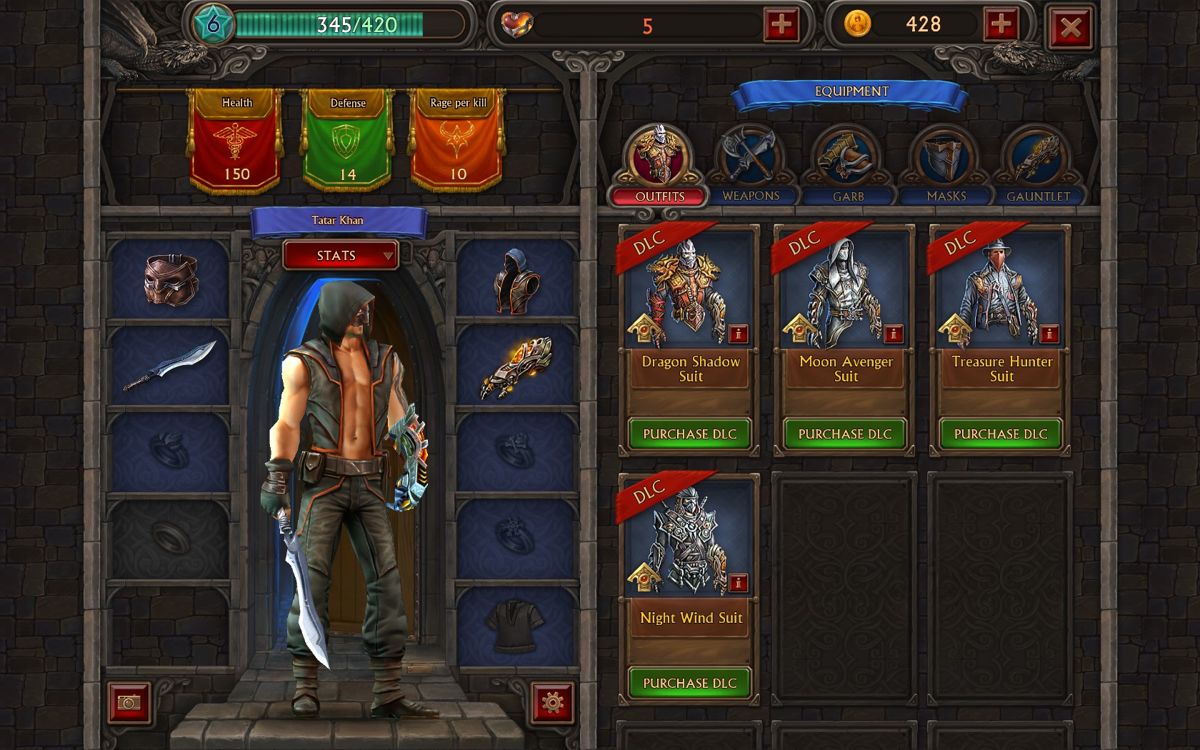1200x750 pixels.
Task: Close the equipment screen with the X
Action: tap(1069, 27)
